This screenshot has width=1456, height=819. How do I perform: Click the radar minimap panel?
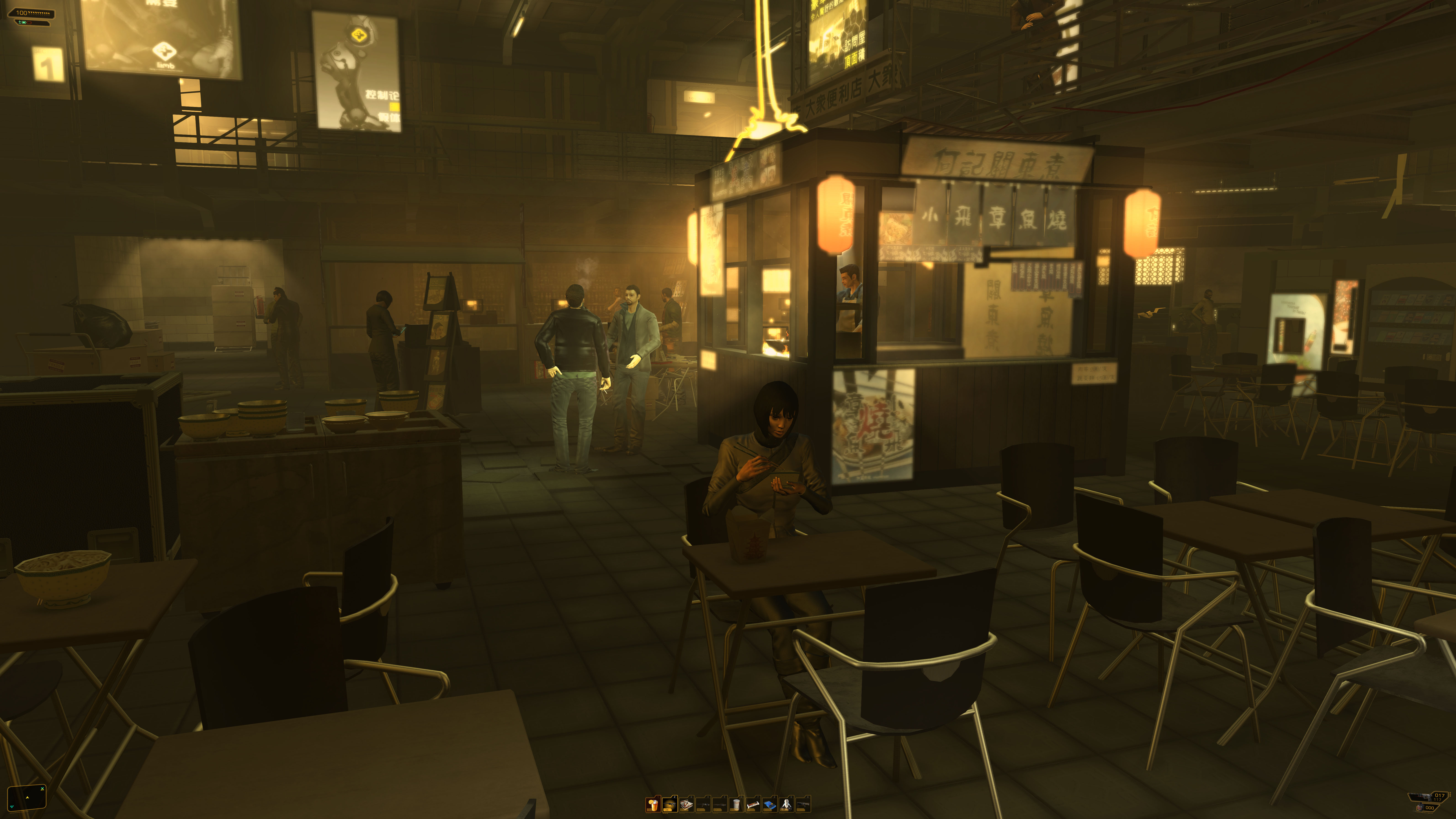tap(27, 797)
